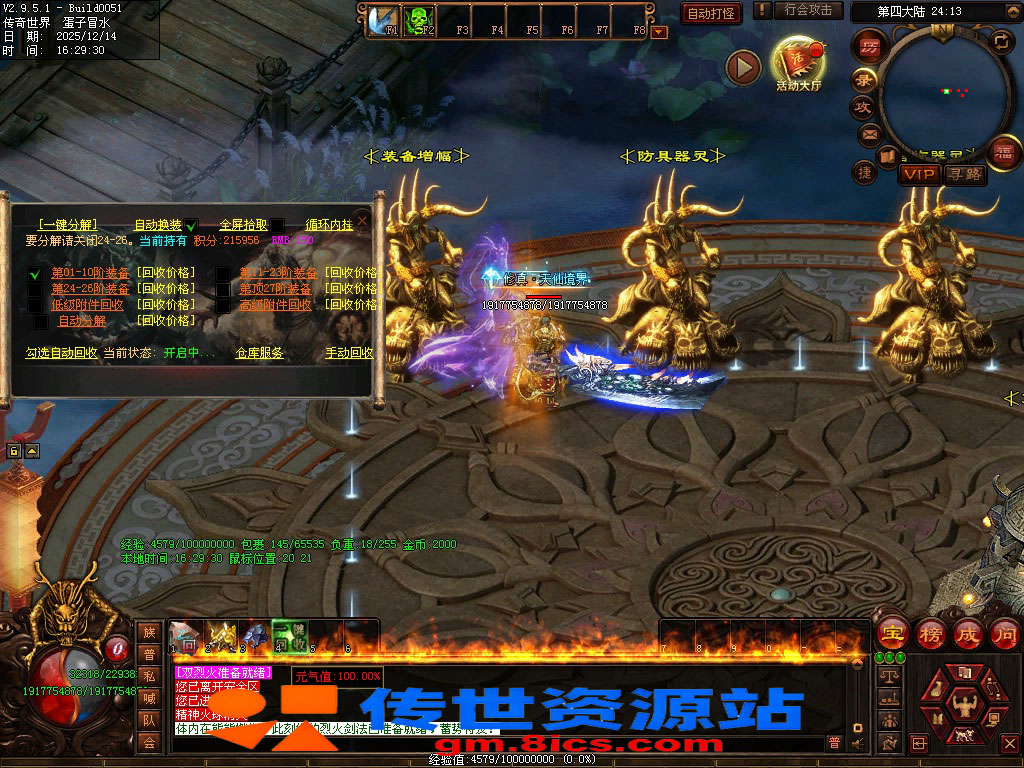The height and width of the screenshot is (768, 1024).
Task: Activate the 寻路 pathfinding button
Action: [x=965, y=175]
